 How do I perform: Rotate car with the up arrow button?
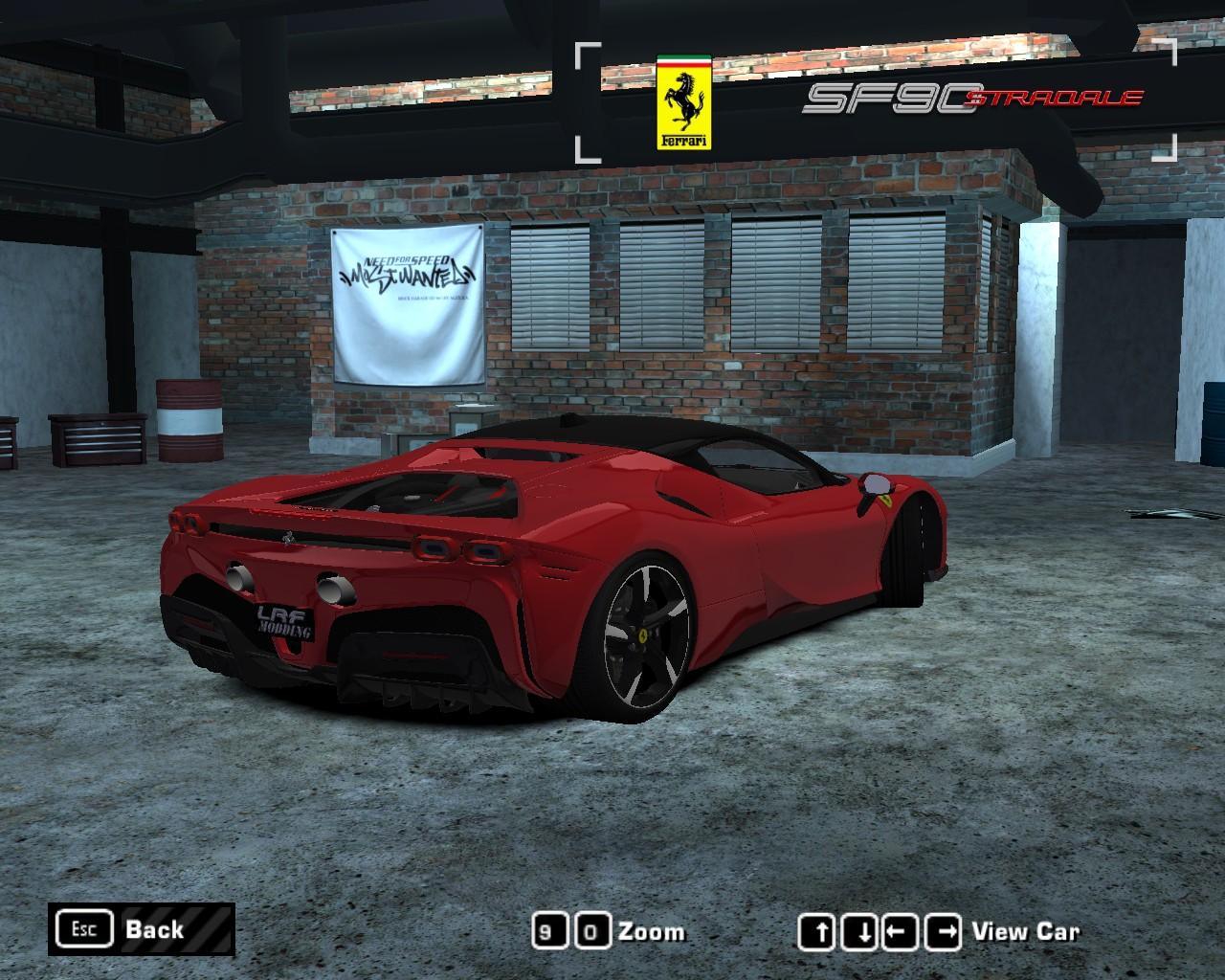point(815,932)
